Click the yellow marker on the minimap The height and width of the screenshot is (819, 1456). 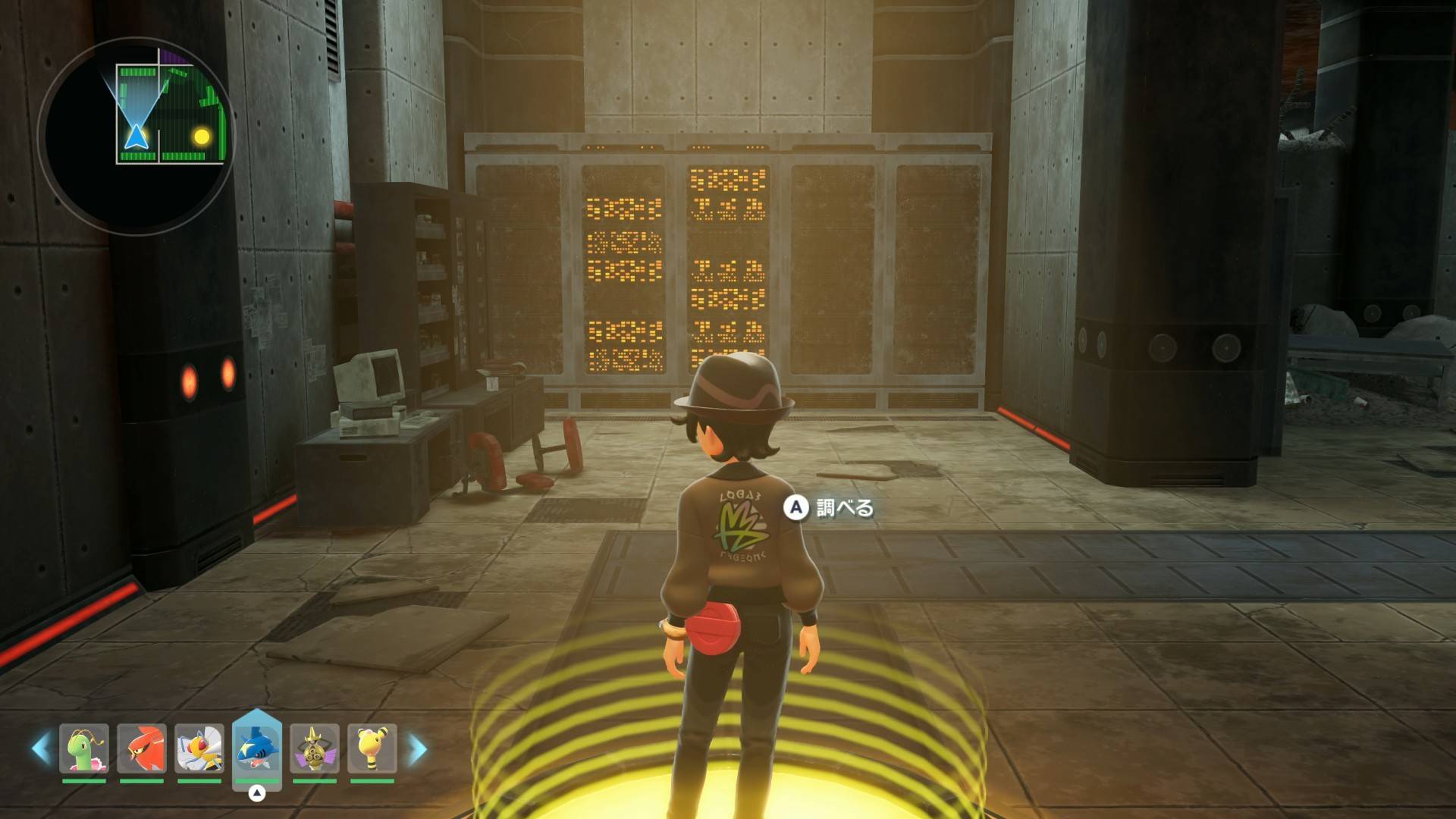click(x=202, y=136)
